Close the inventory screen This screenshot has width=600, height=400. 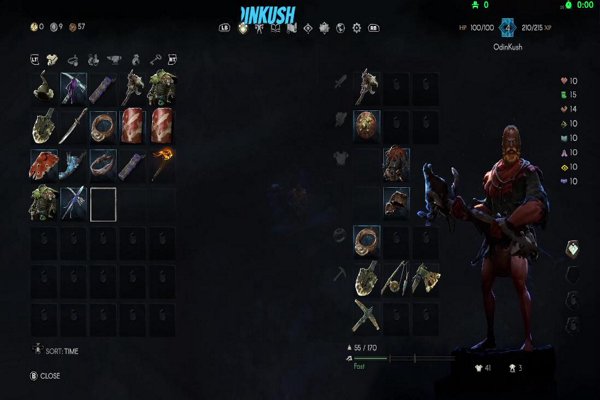[45, 376]
